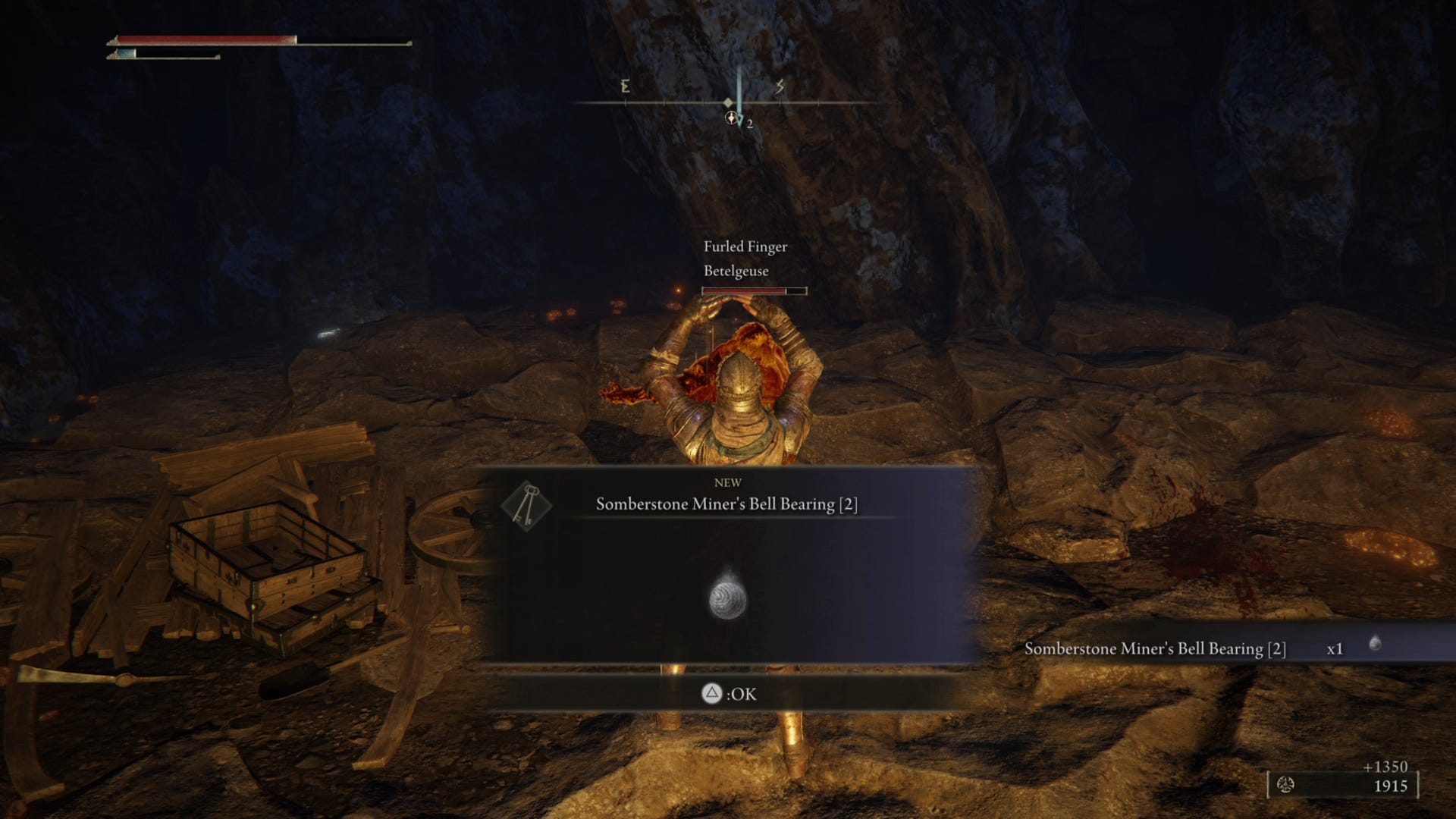Select the left rune symbol on the compass bar
Screen dimensions: 1456x819
pyautogui.click(x=624, y=87)
